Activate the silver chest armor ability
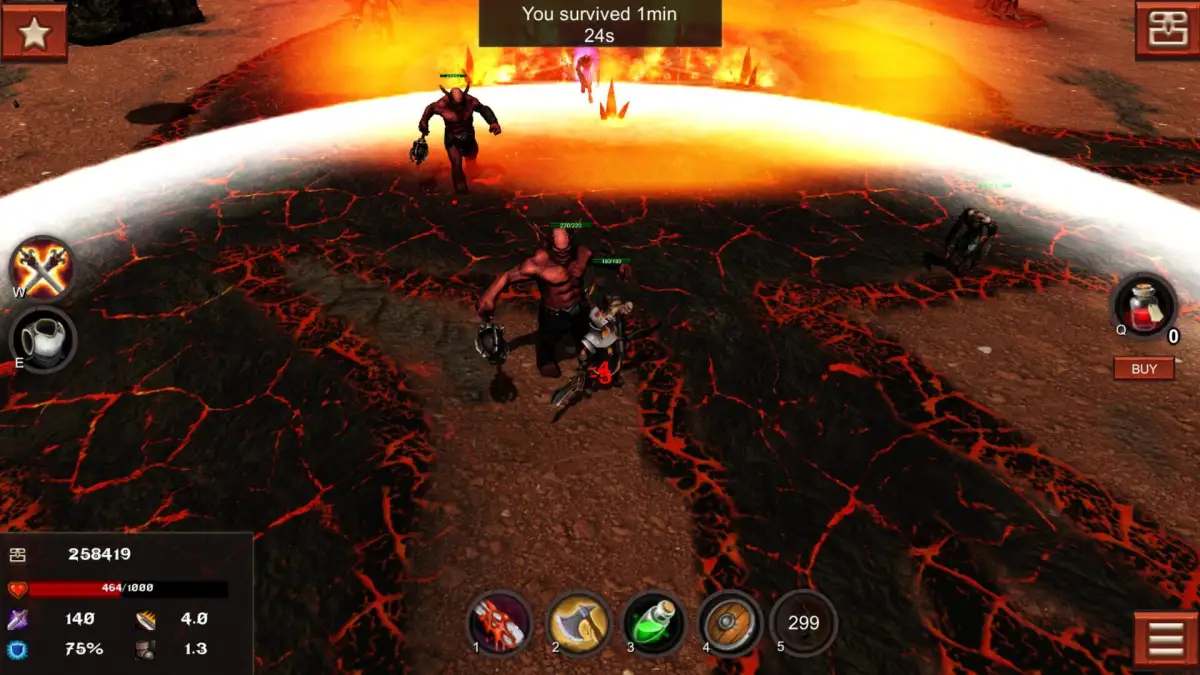This screenshot has height=675, width=1200. pyautogui.click(x=43, y=340)
